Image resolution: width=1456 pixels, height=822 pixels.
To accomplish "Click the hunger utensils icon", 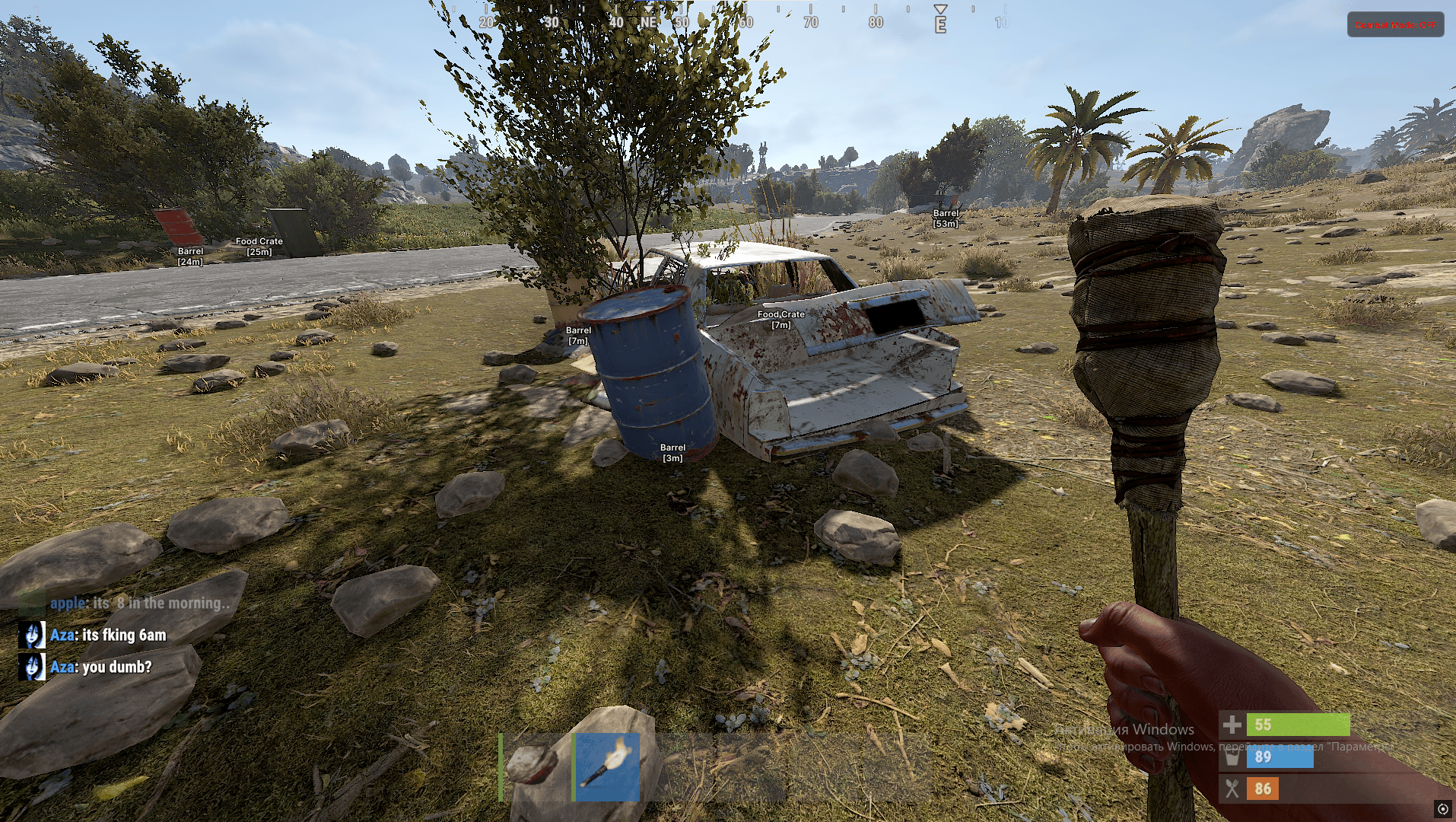I will click(x=1233, y=789).
